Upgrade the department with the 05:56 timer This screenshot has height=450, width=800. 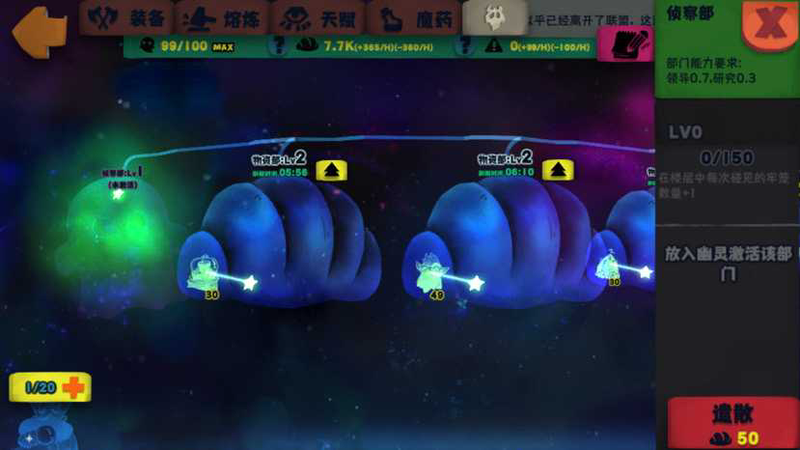pyautogui.click(x=331, y=170)
